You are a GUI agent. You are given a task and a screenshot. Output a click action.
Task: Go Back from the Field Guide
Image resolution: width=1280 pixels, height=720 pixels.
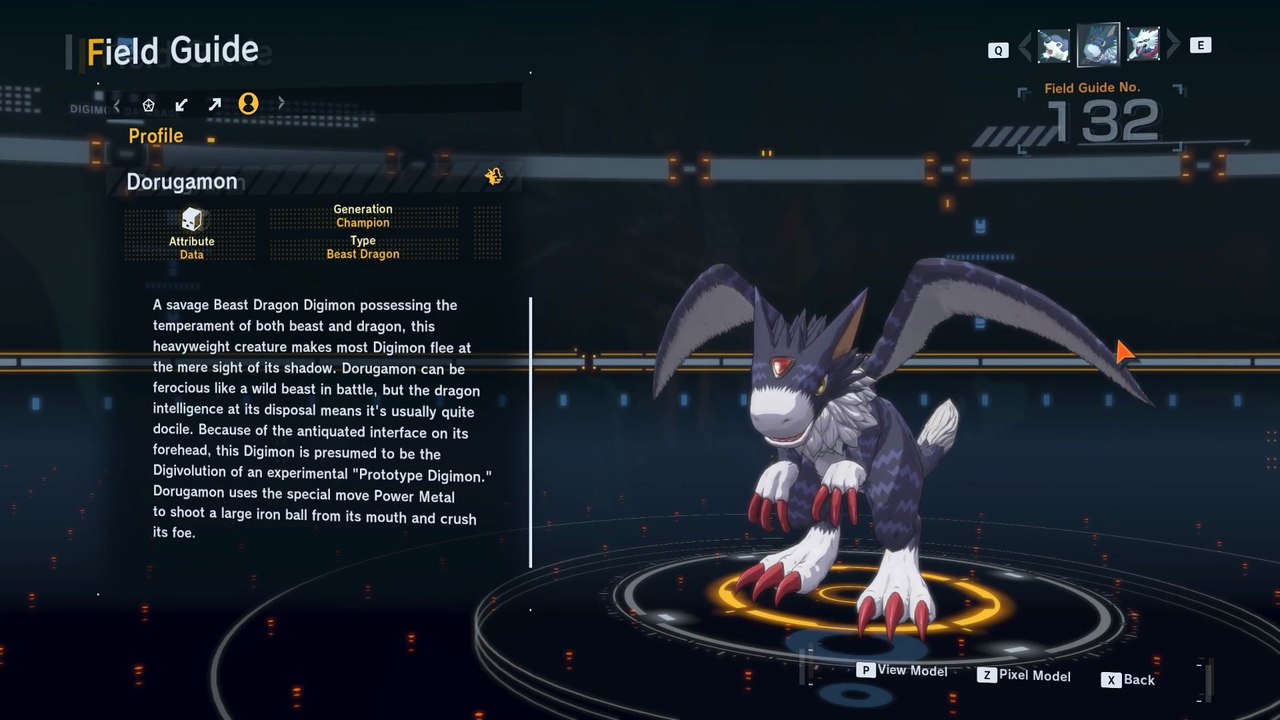tap(1129, 680)
